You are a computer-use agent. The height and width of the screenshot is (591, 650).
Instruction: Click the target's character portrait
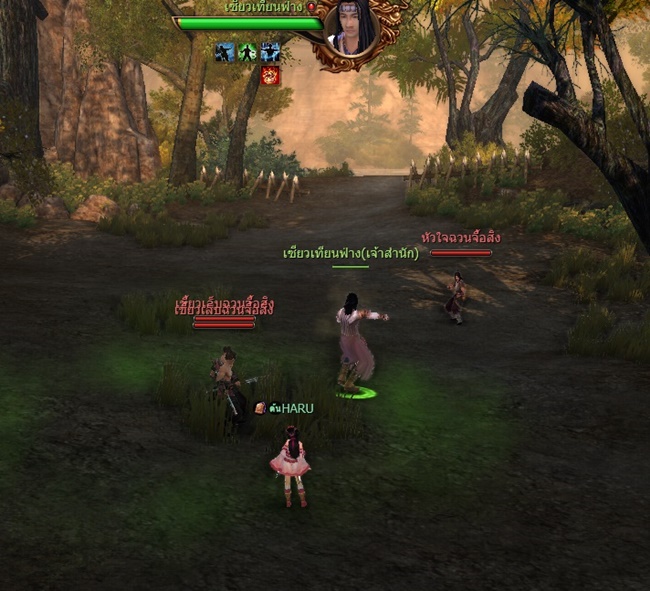pyautogui.click(x=358, y=30)
